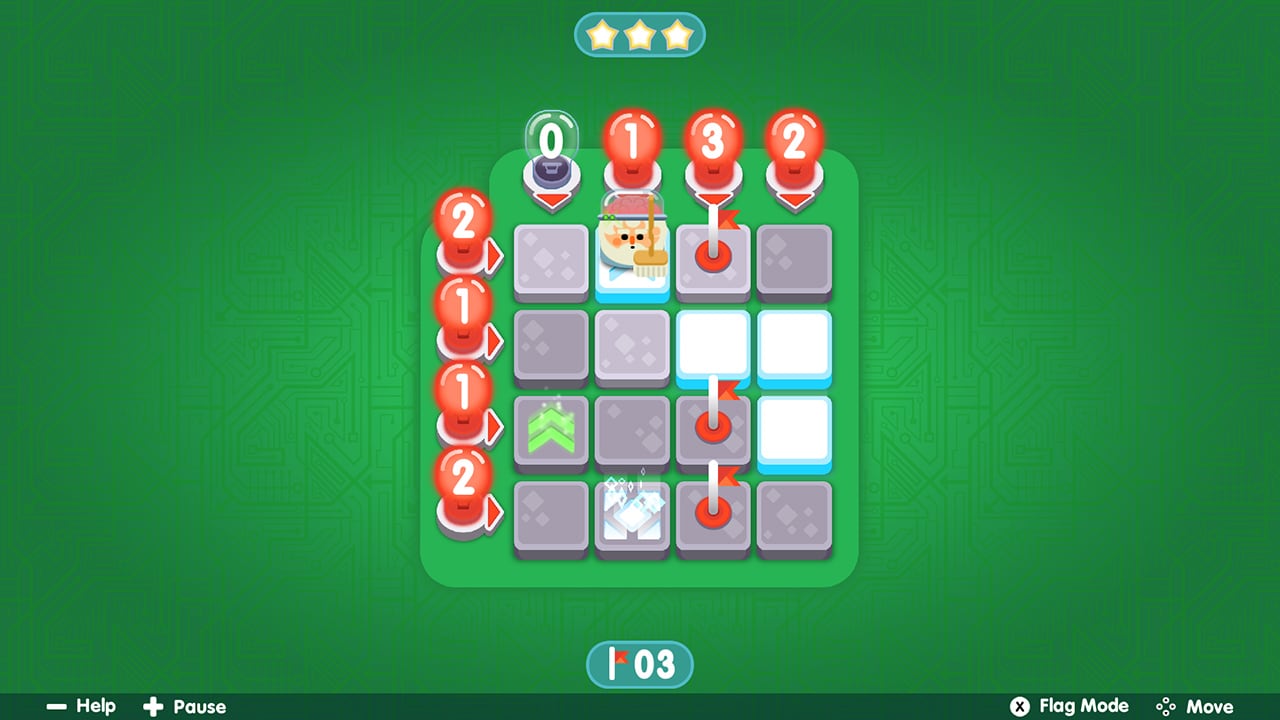Click the flag counter showing 03

pyautogui.click(x=640, y=663)
